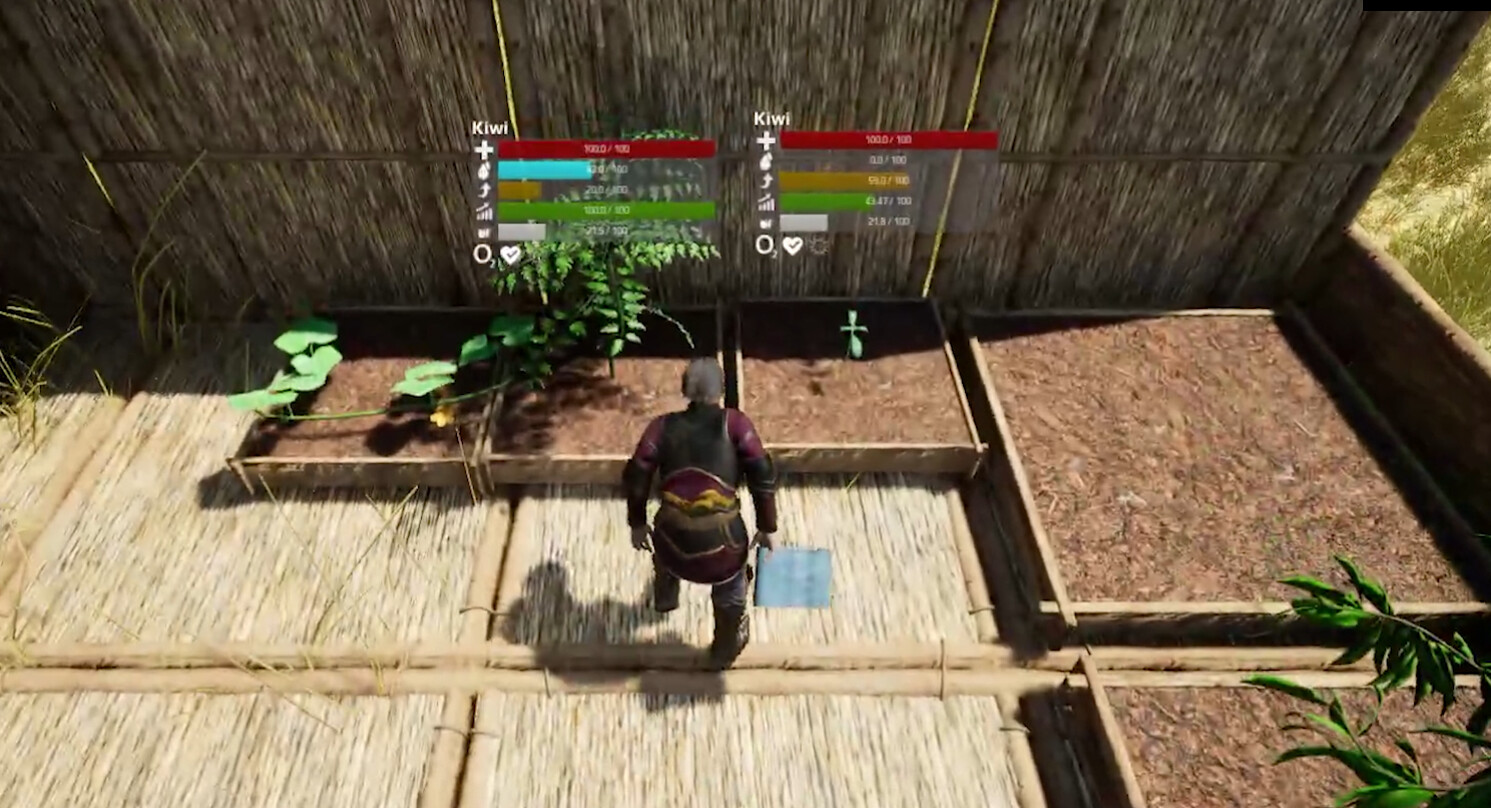Expand the left Kiwi plant info panel
Screen dimensions: 1491x808
tap(490, 127)
